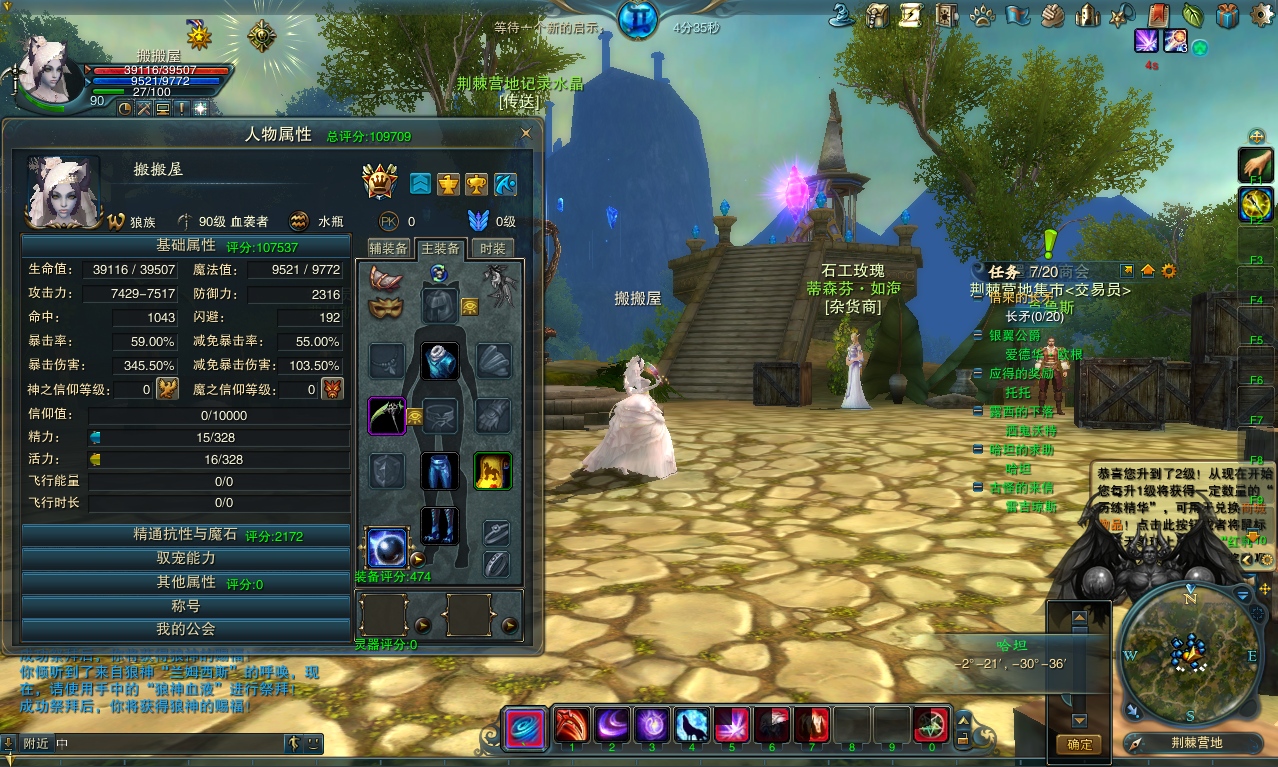
Task: Switch to the 时装 fashion tab
Action: tap(491, 248)
